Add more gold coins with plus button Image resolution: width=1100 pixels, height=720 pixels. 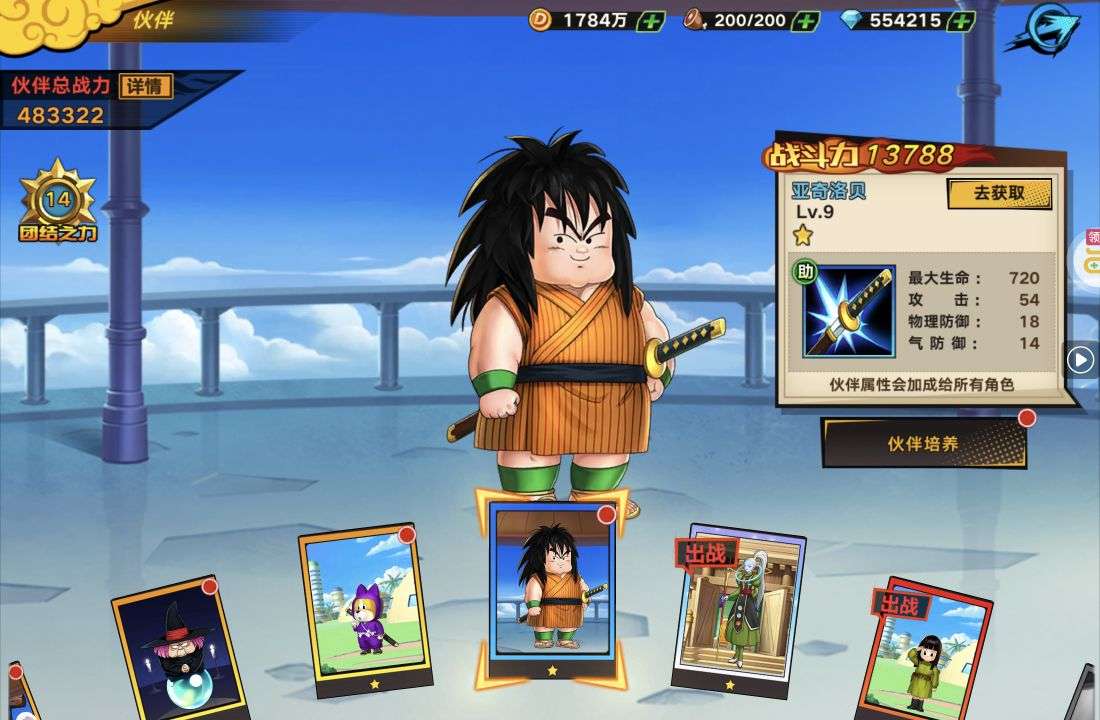[x=650, y=20]
